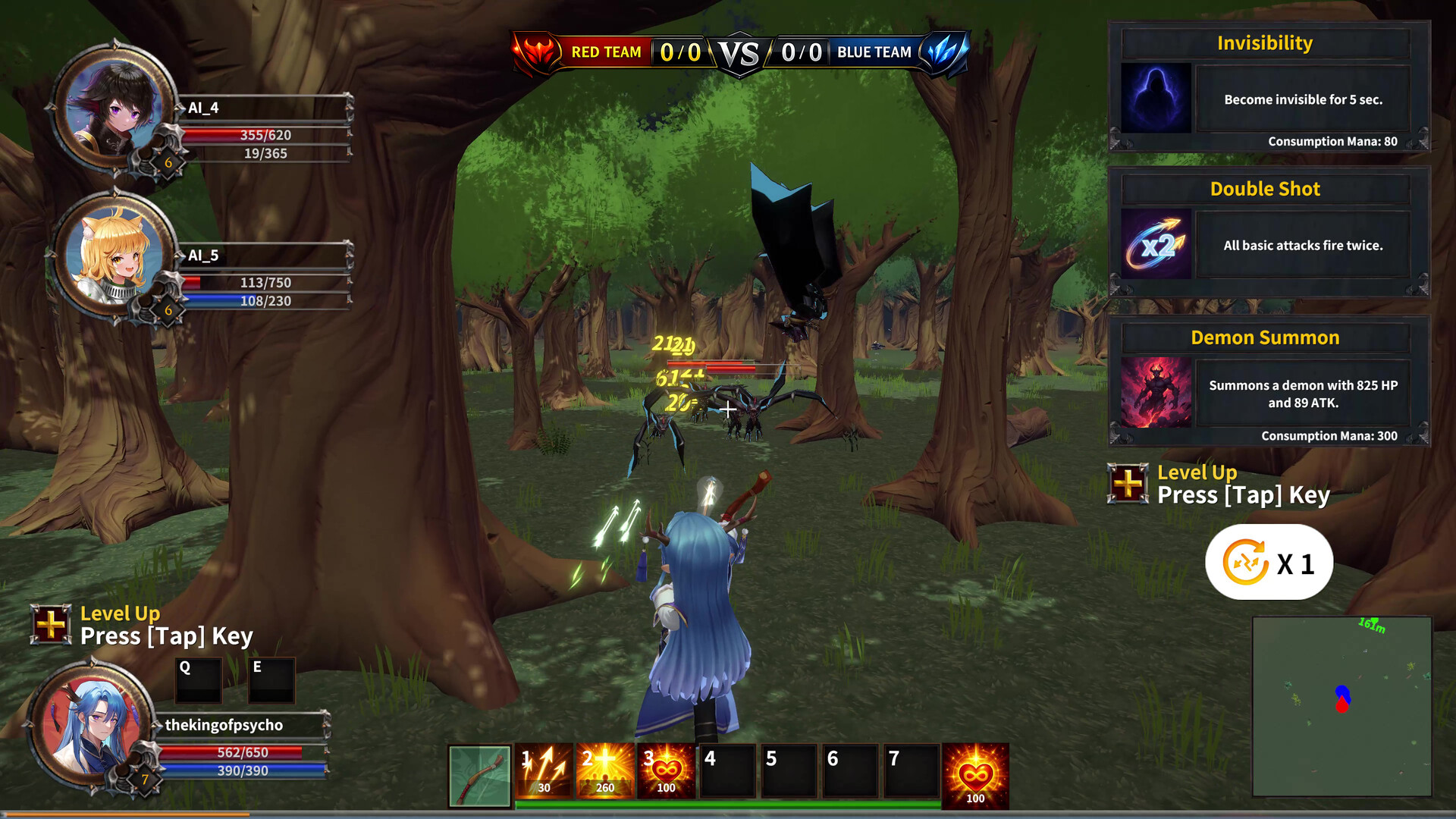Click the red team shield emblem
Screen dimensions: 1456x819
(x=532, y=51)
